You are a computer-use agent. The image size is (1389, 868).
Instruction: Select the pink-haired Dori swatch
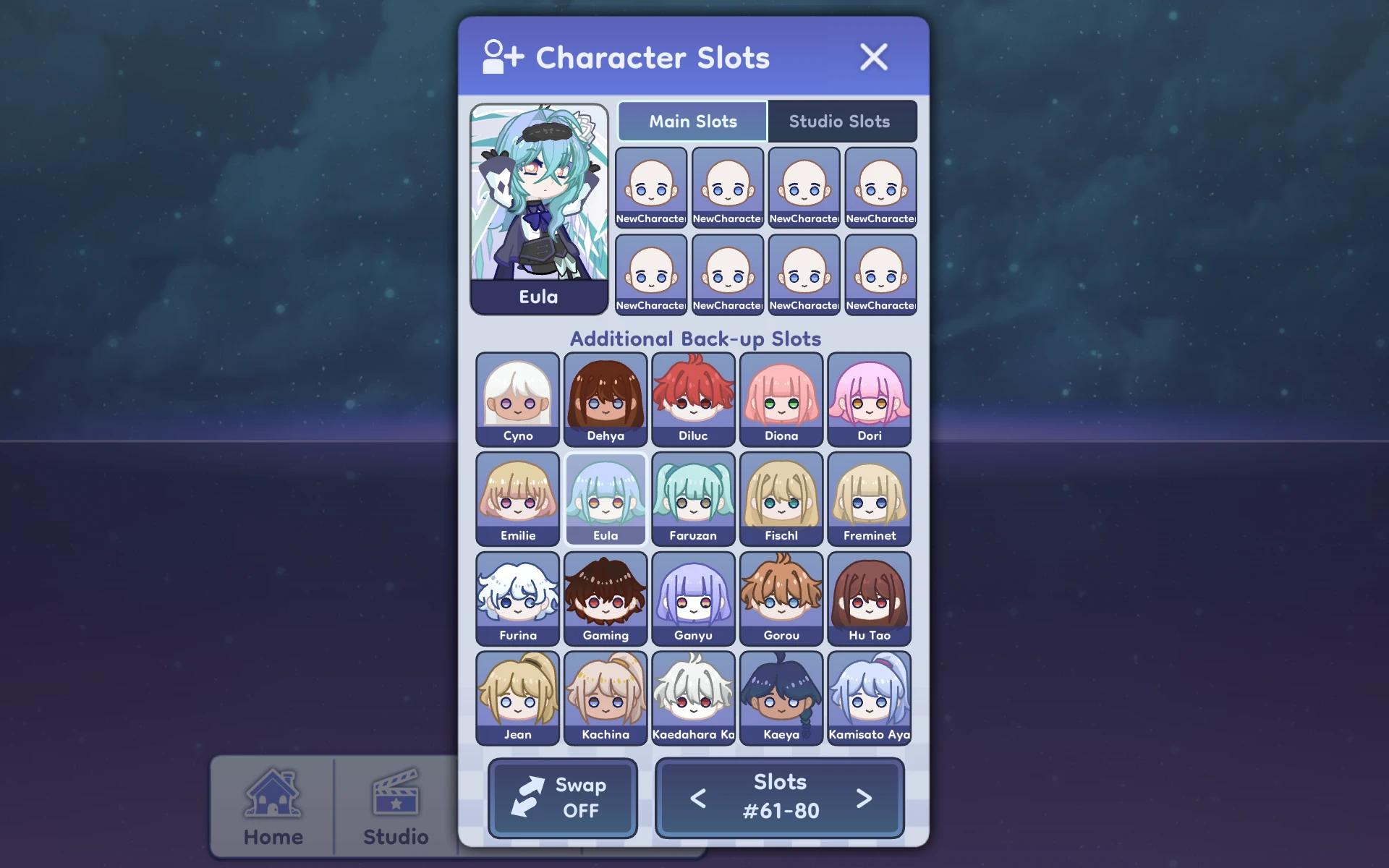pos(869,399)
